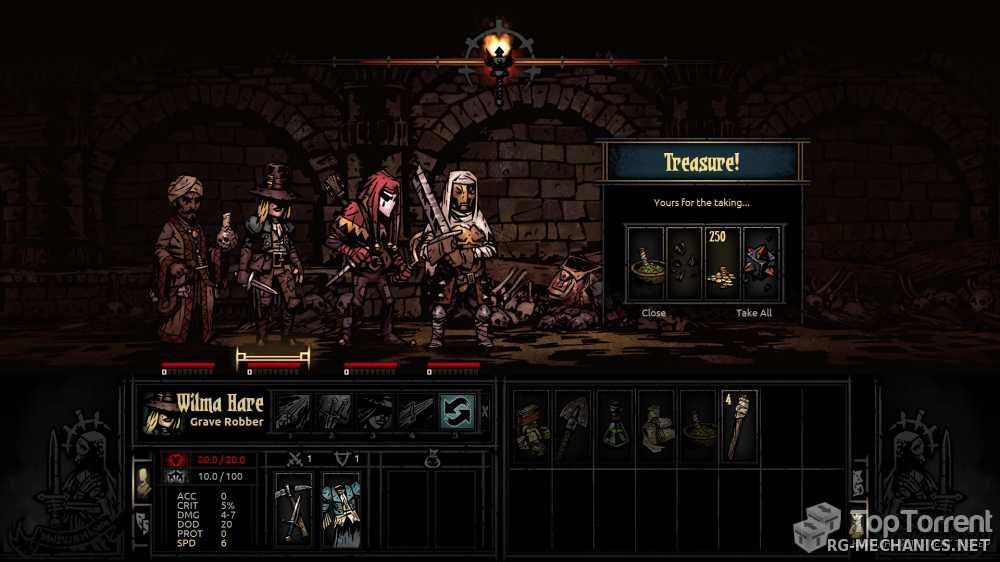The image size is (1000, 562).
Task: Select the bandage roll inventory item
Action: tap(656, 425)
